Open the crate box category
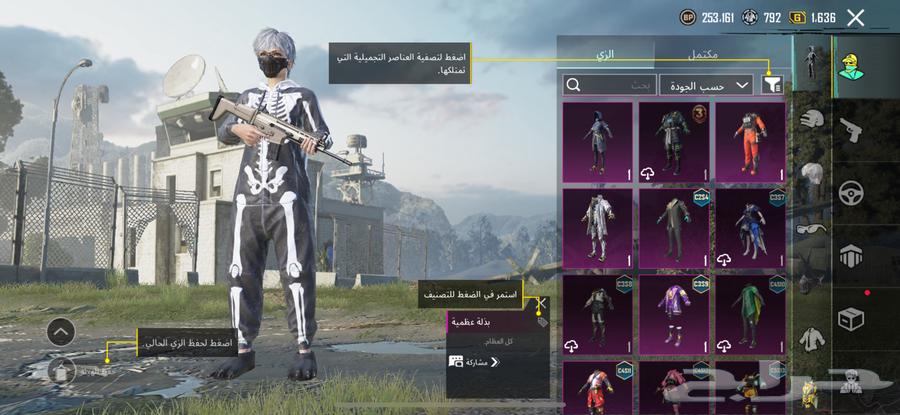The image size is (900, 415). click(852, 318)
